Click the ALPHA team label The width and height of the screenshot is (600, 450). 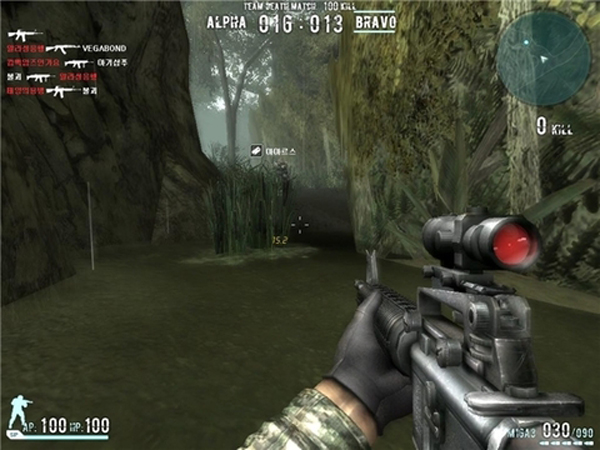226,21
